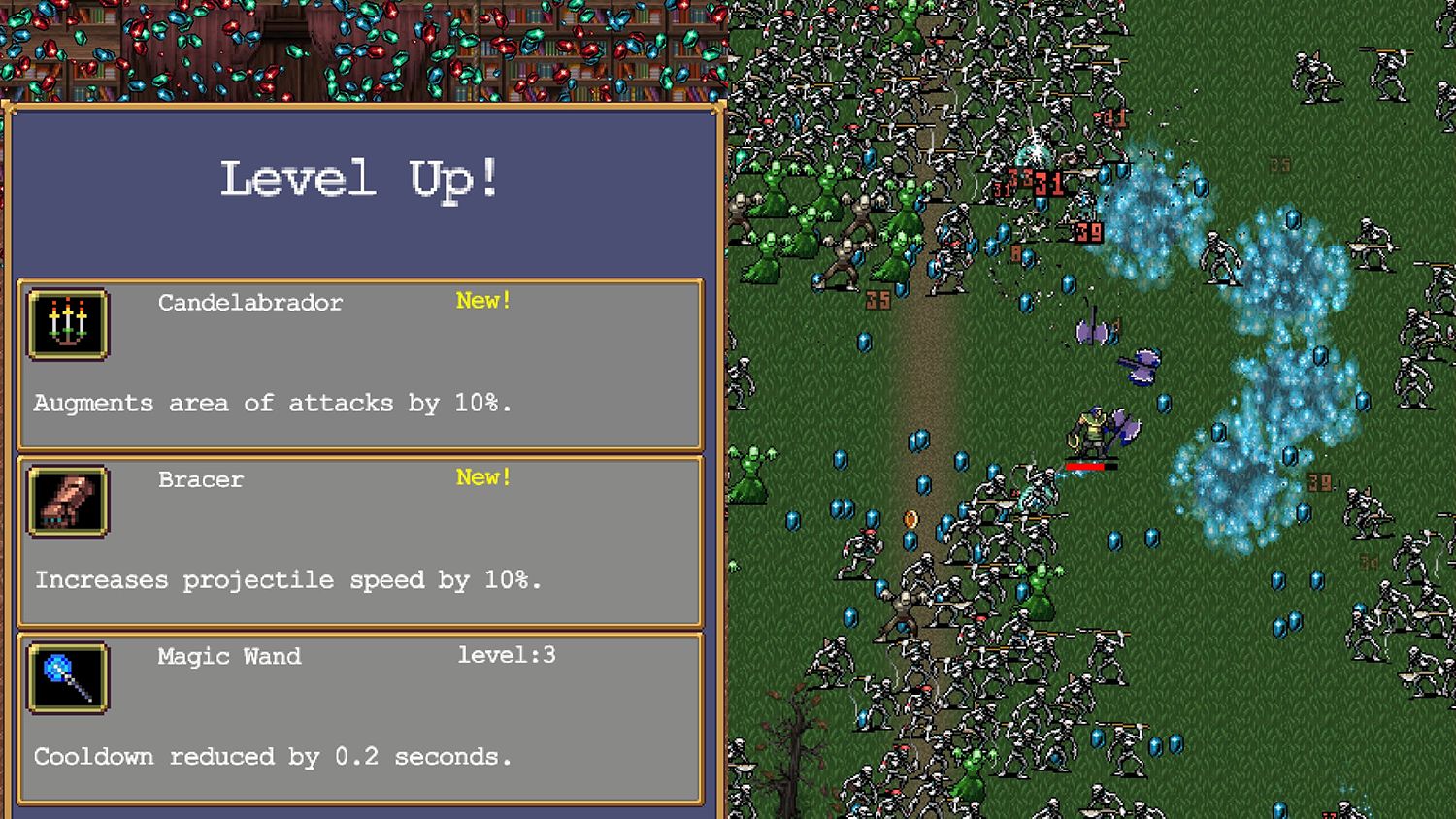The image size is (1456, 819).
Task: Select the Candelabrador candle icon
Action: coord(67,326)
